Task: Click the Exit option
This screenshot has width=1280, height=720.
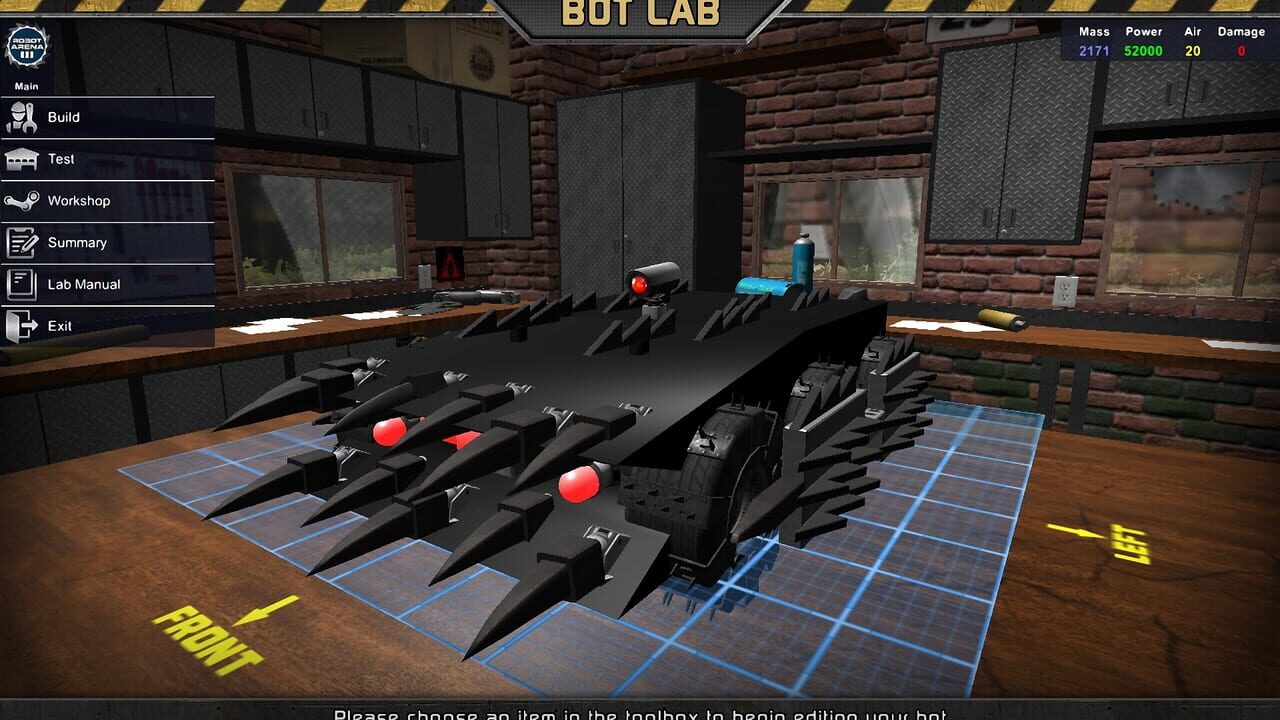Action: [58, 325]
